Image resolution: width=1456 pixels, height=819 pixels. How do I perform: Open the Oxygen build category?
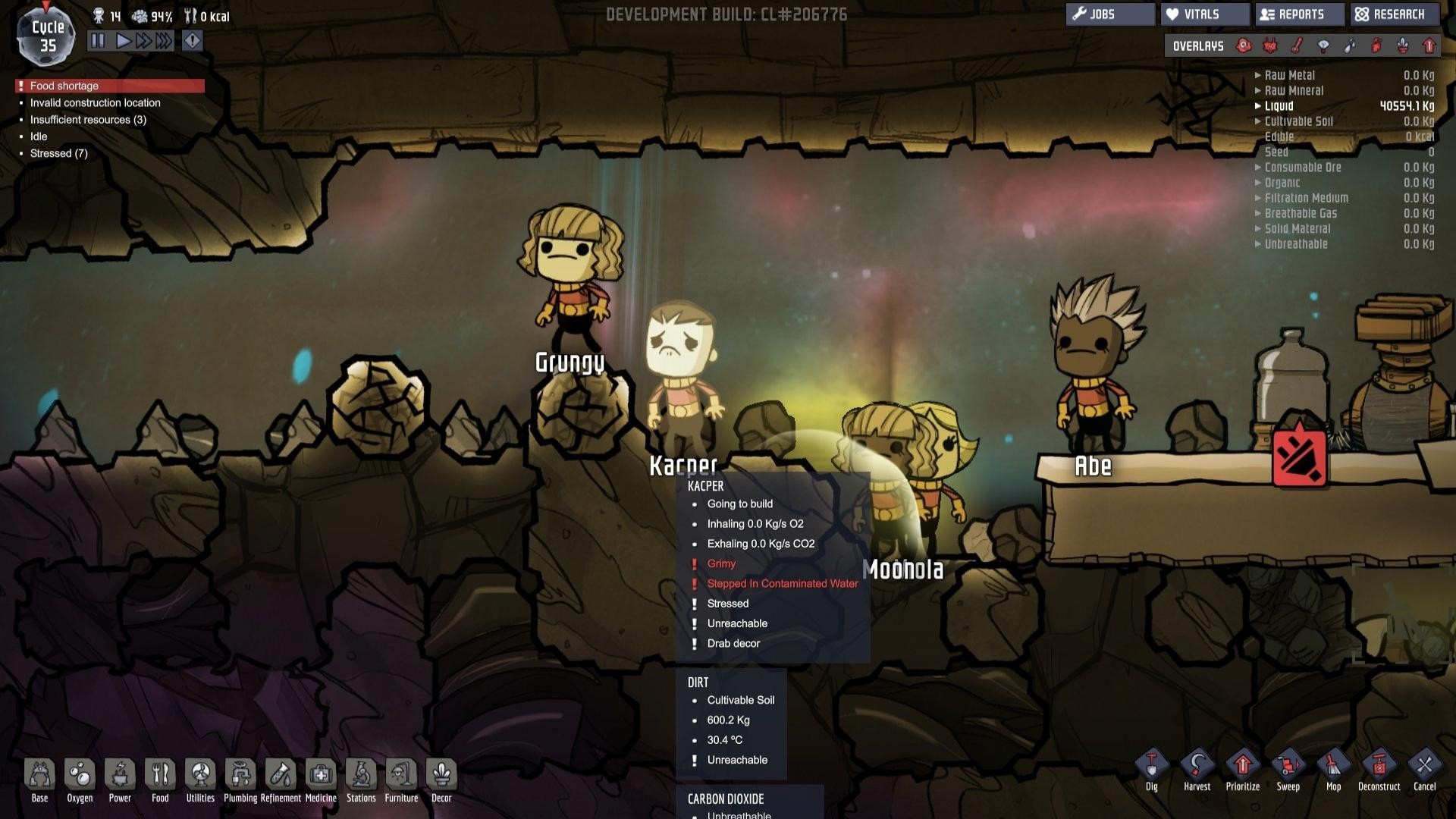80,780
